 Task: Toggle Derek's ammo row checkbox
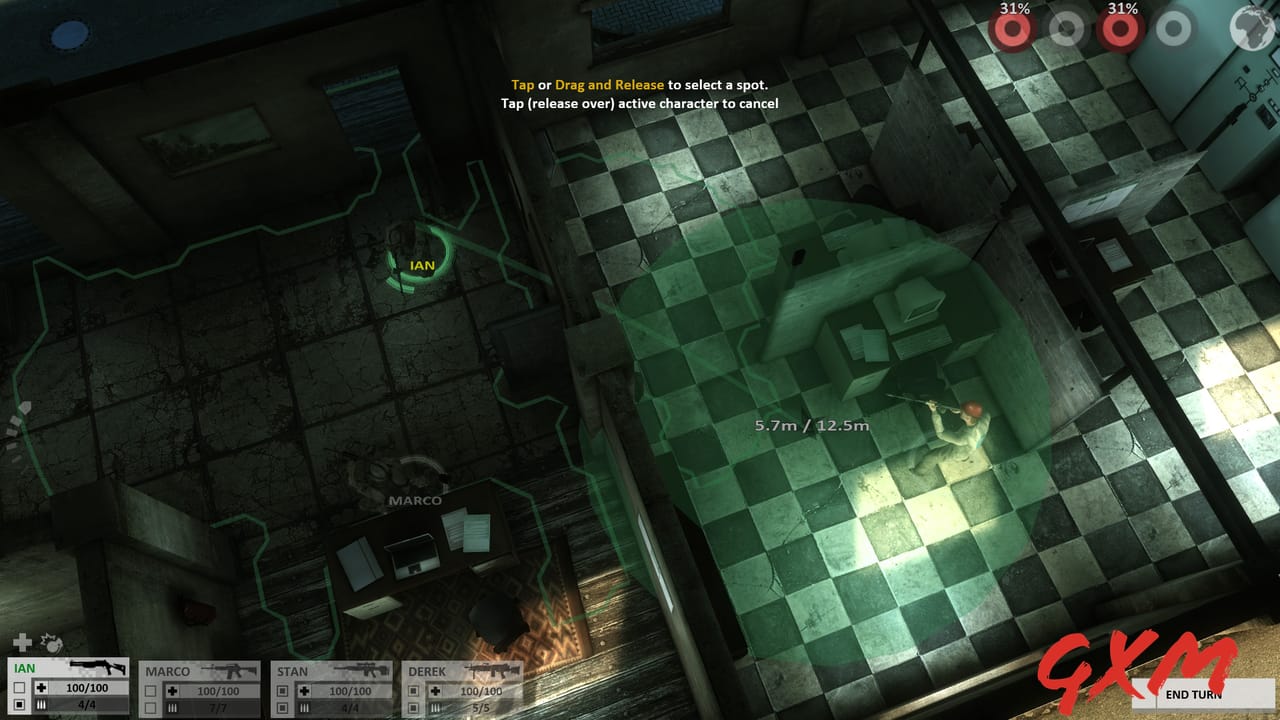[411, 706]
